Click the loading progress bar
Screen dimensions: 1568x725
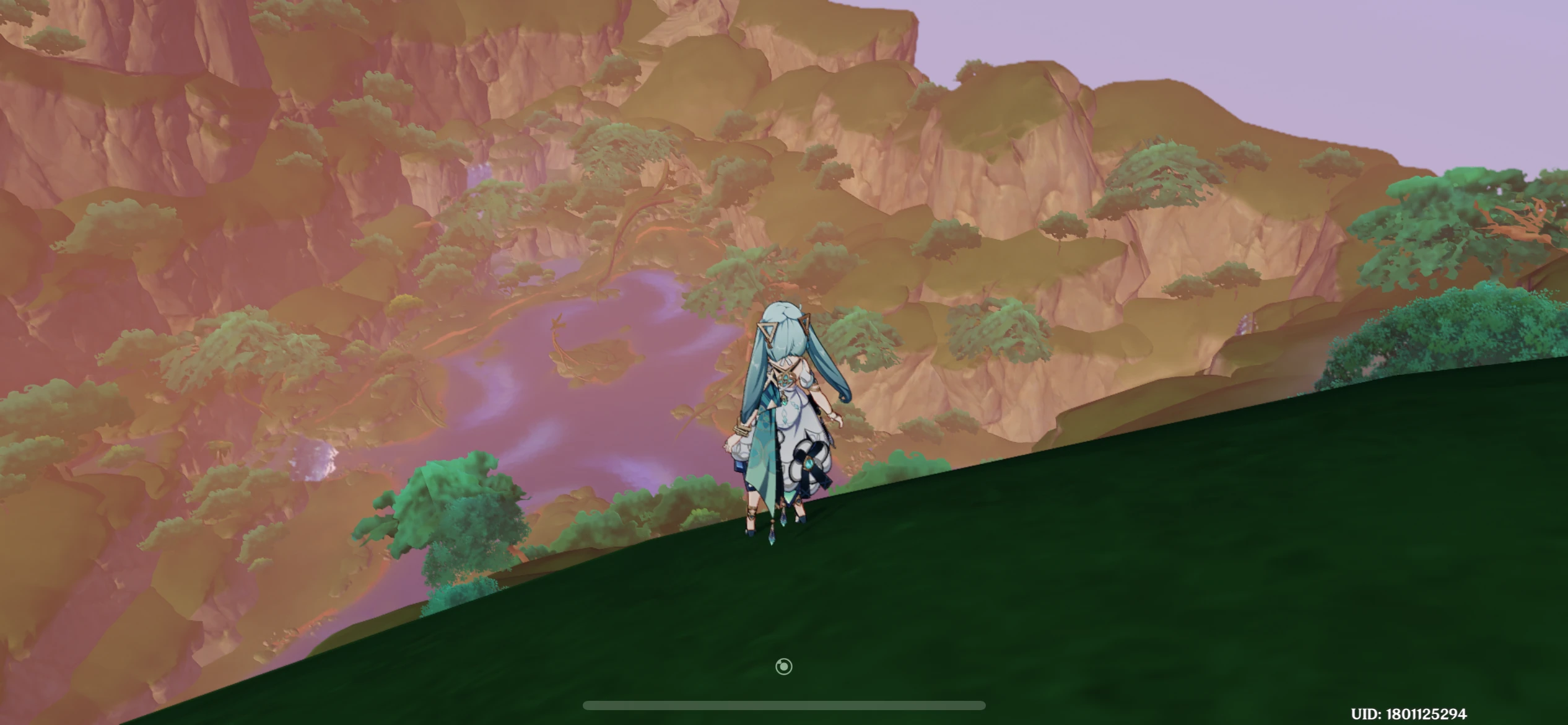click(784, 704)
